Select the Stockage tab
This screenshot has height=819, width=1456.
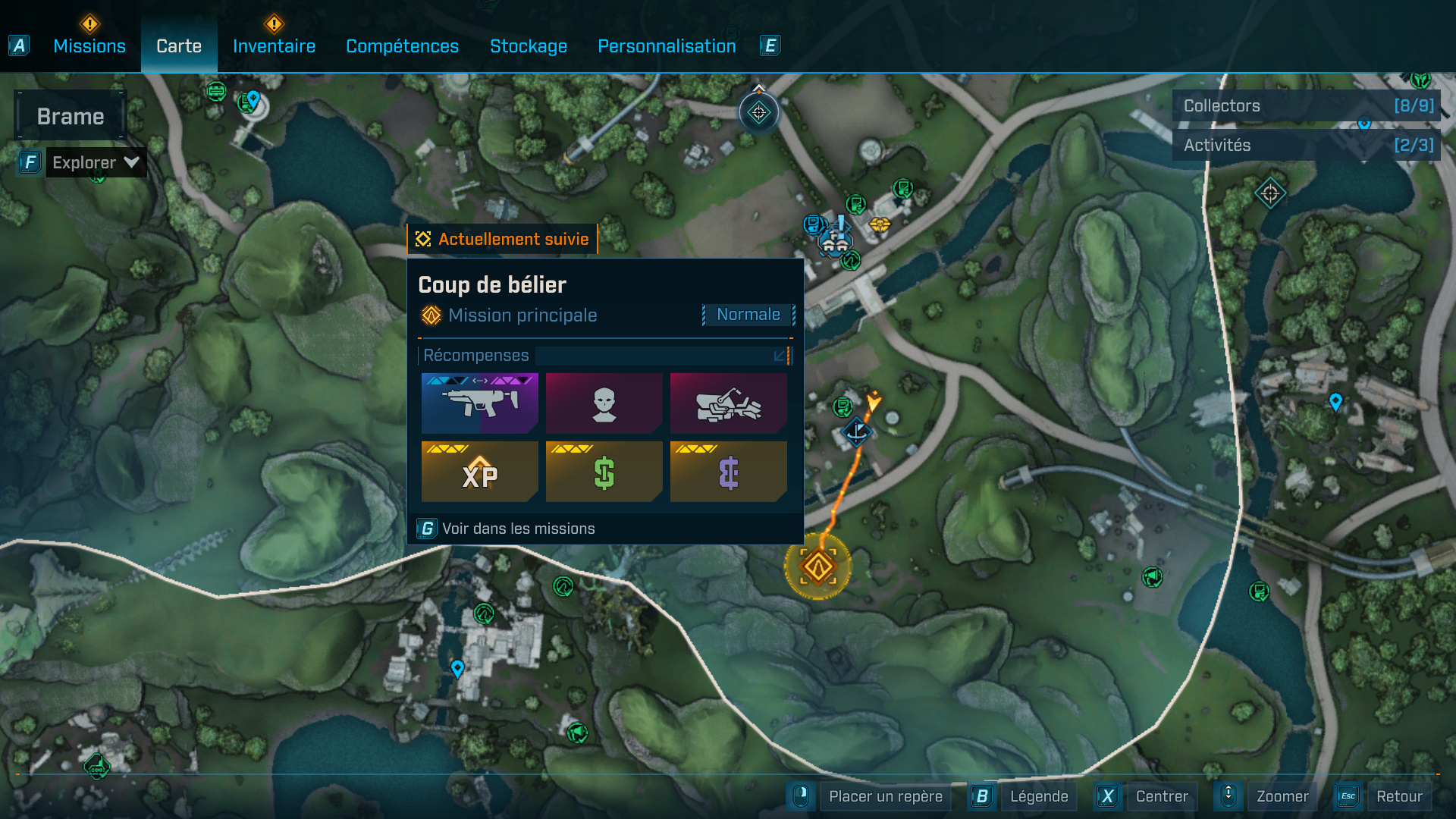[x=529, y=46]
